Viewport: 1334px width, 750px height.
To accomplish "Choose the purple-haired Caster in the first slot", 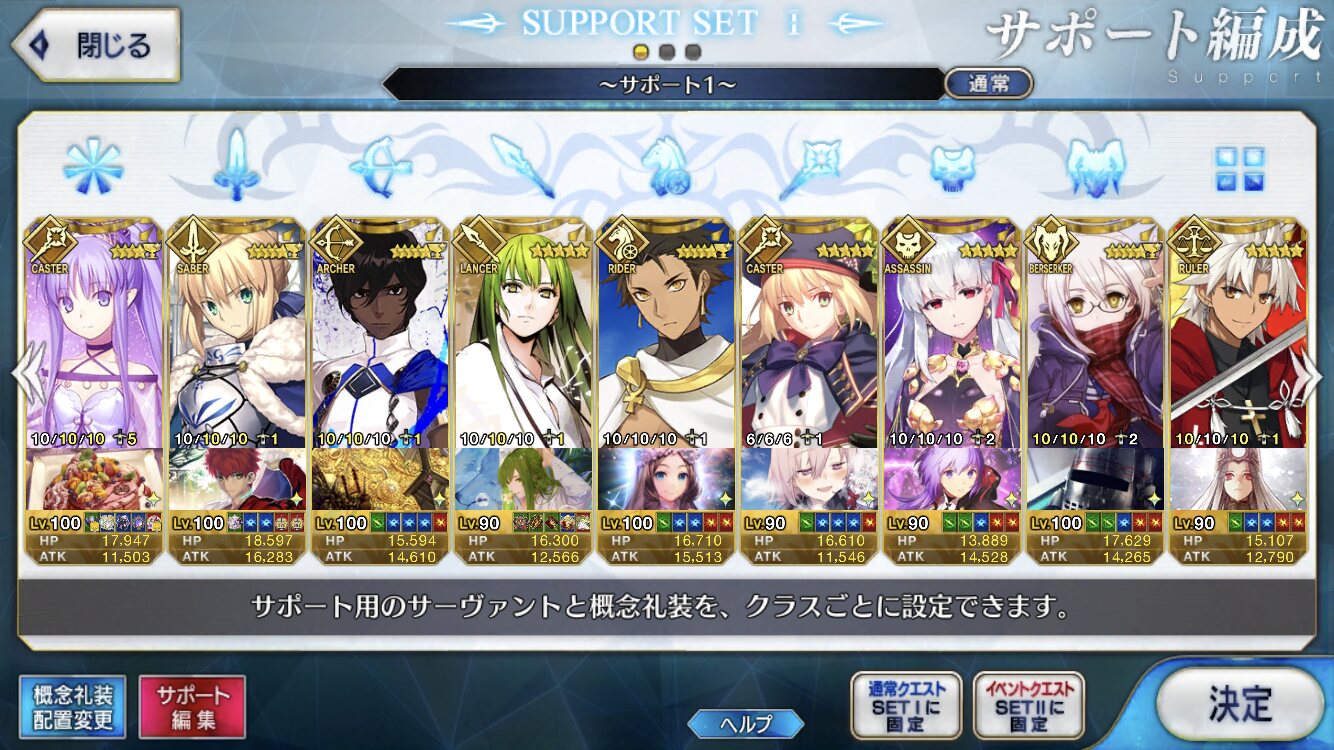I will click(x=93, y=340).
